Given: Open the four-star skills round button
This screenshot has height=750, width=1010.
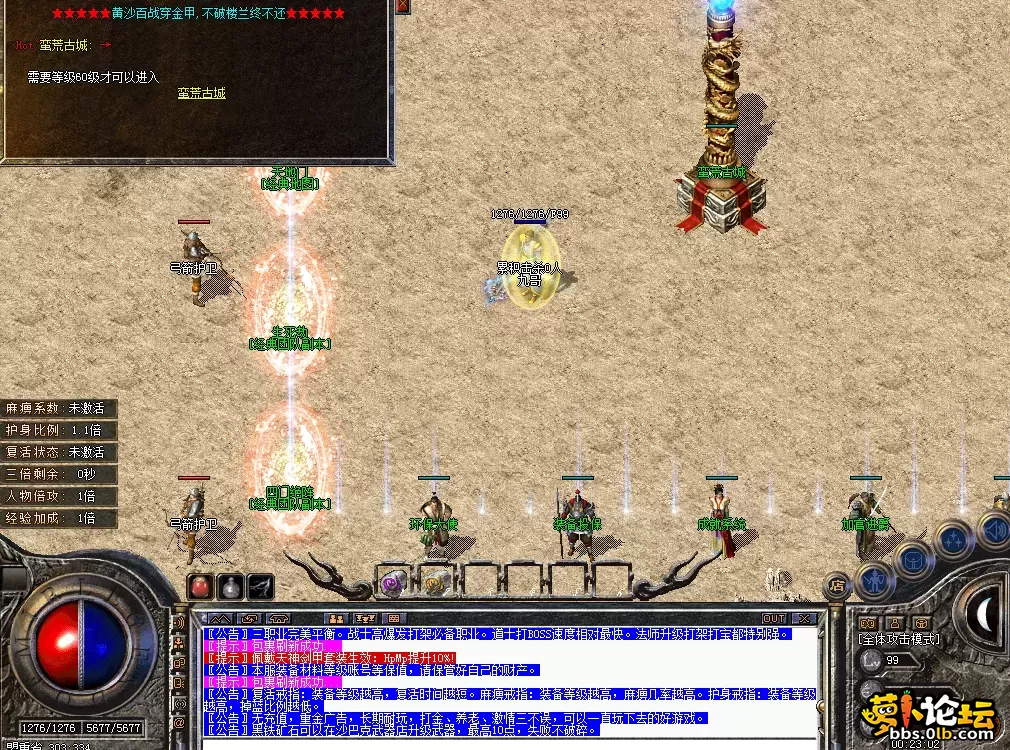Looking at the screenshot, I should coord(953,540).
